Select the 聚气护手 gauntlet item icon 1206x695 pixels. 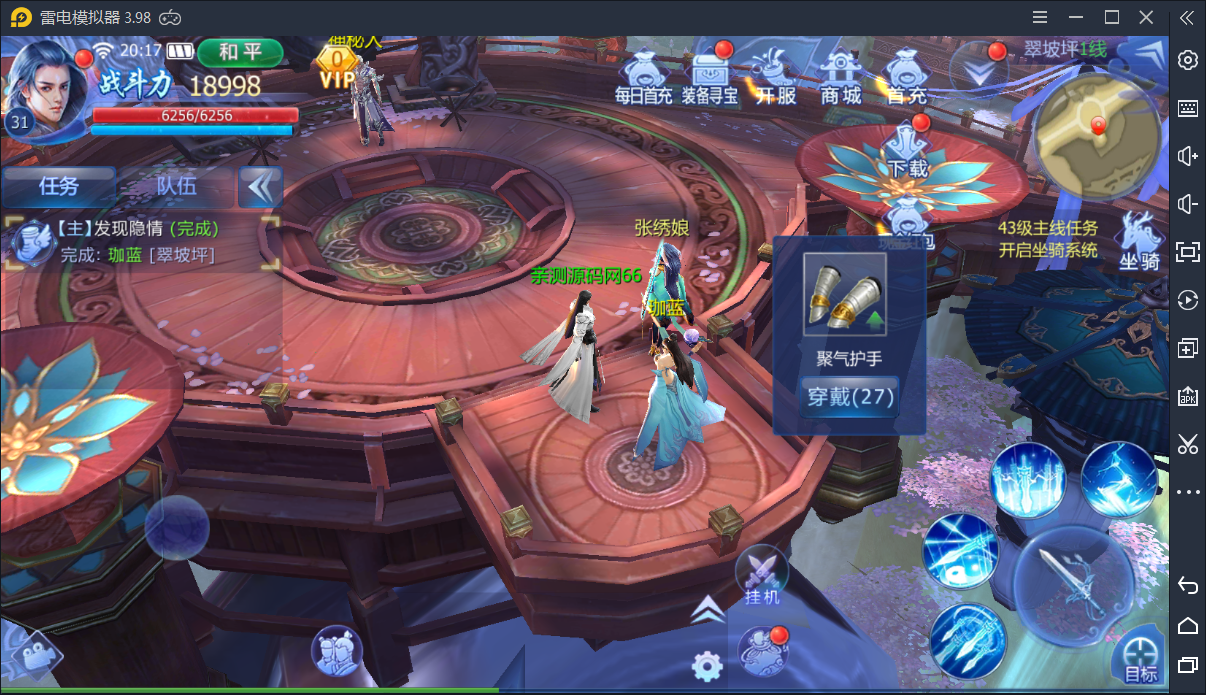click(x=845, y=294)
